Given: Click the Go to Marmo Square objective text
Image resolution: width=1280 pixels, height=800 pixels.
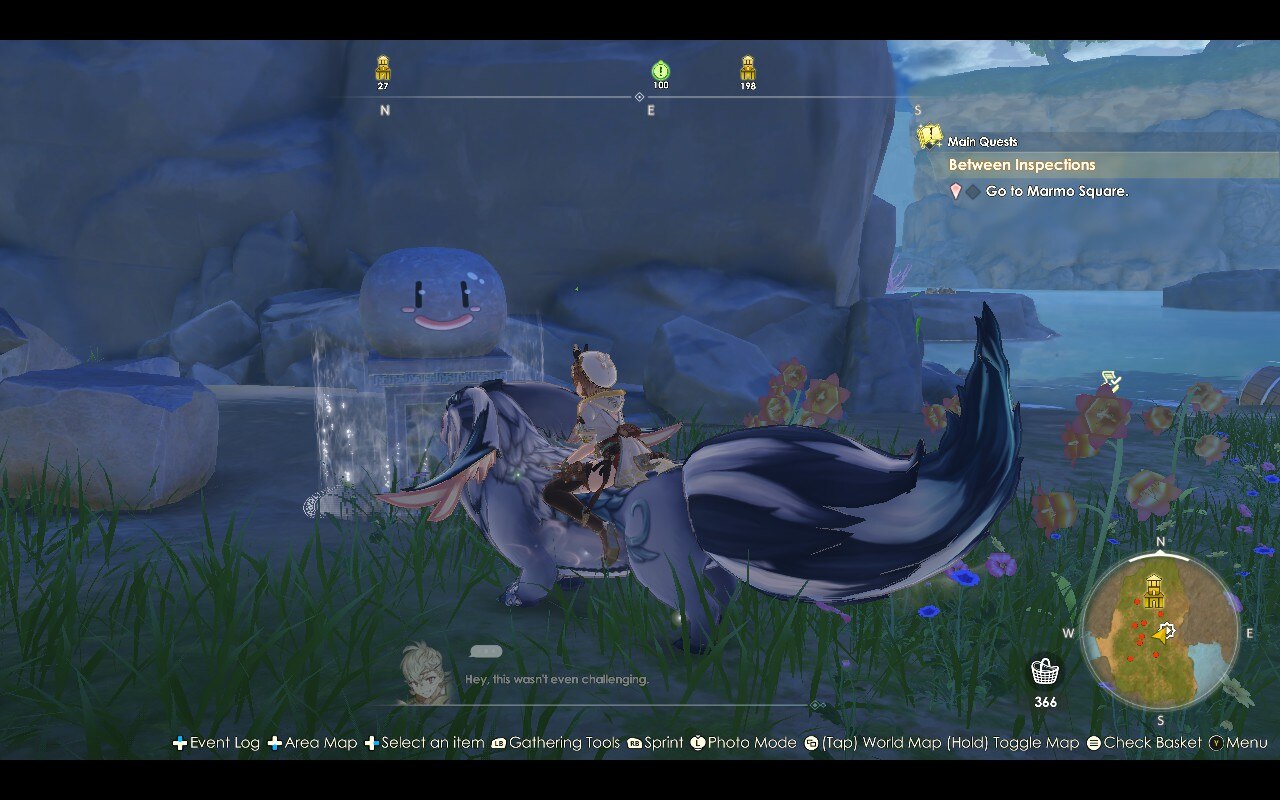Looking at the screenshot, I should click(1060, 191).
